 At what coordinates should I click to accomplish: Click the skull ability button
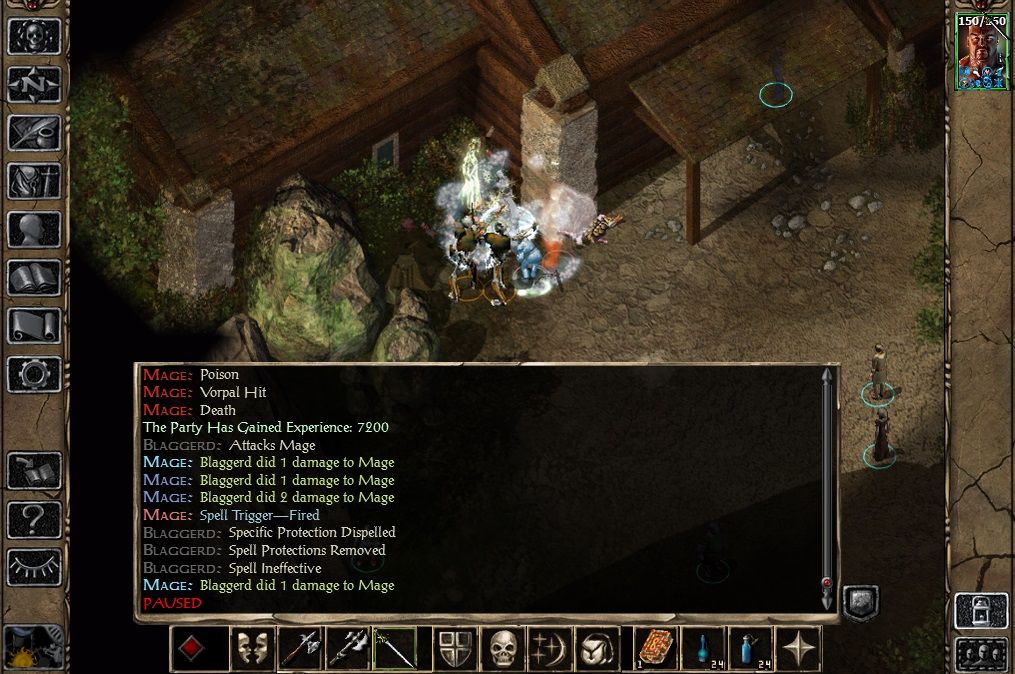tap(503, 649)
